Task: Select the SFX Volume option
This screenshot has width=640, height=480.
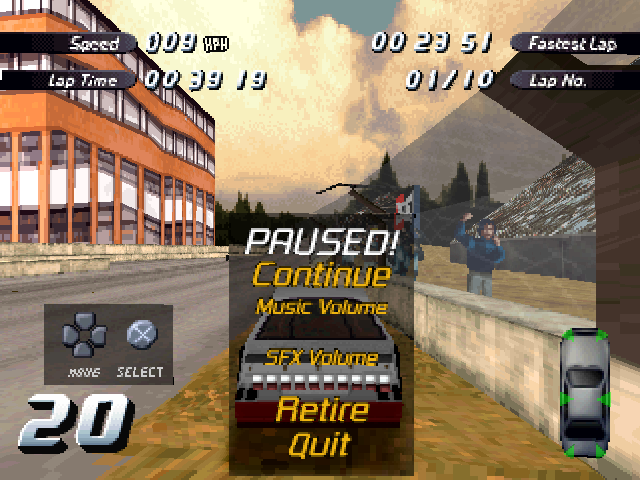Action: pyautogui.click(x=320, y=357)
